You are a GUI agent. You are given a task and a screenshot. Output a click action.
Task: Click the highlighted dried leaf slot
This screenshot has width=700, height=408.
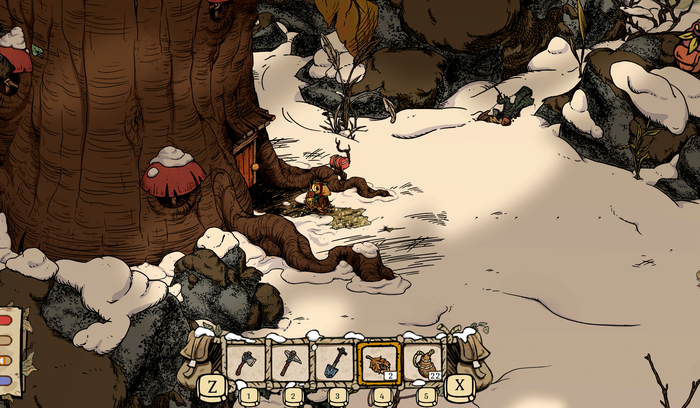coord(381,362)
